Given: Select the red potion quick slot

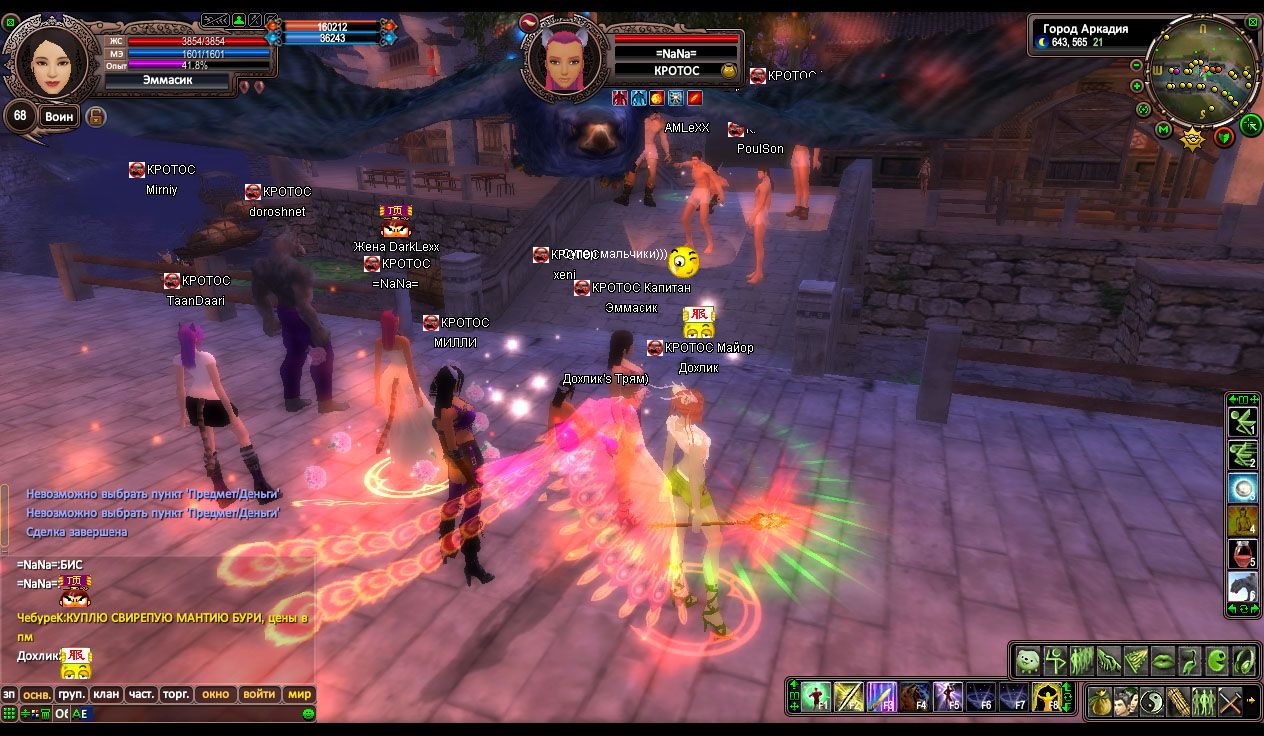Looking at the screenshot, I should [x=1242, y=554].
